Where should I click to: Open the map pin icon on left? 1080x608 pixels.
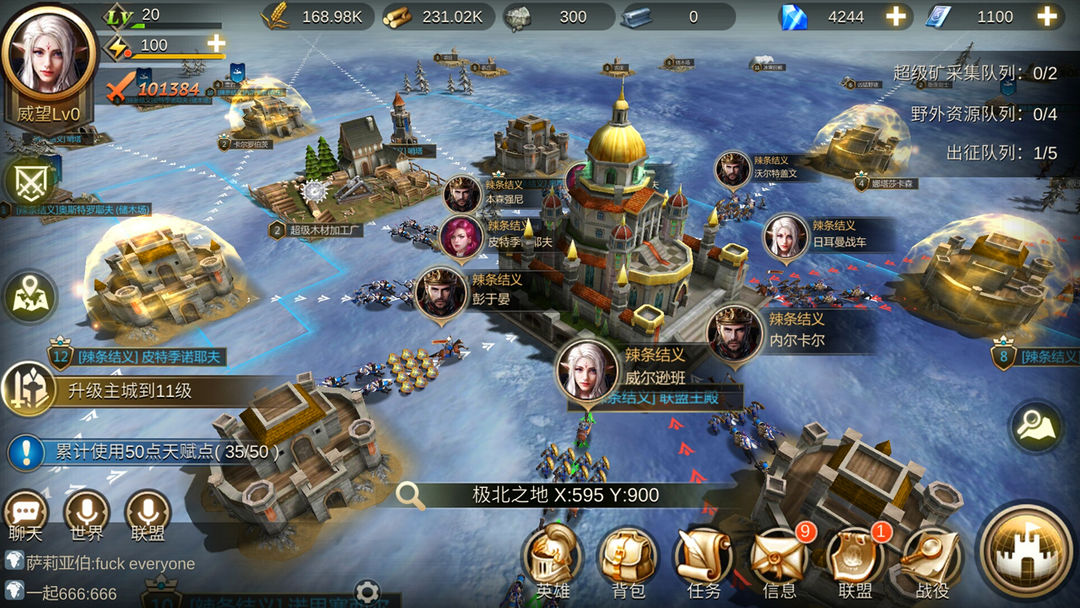[29, 296]
